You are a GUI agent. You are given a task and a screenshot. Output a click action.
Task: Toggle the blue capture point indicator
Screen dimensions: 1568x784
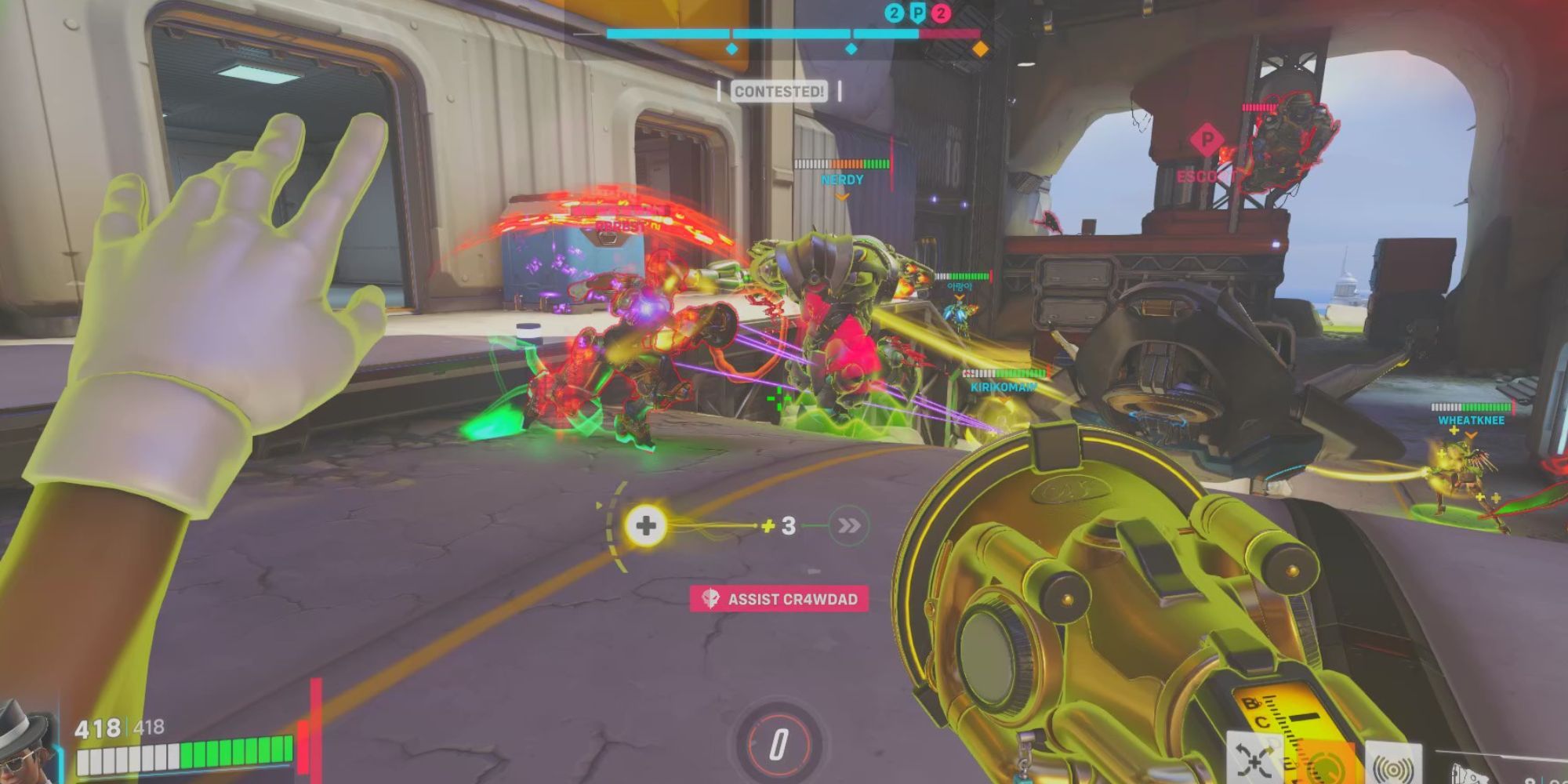tap(849, 47)
